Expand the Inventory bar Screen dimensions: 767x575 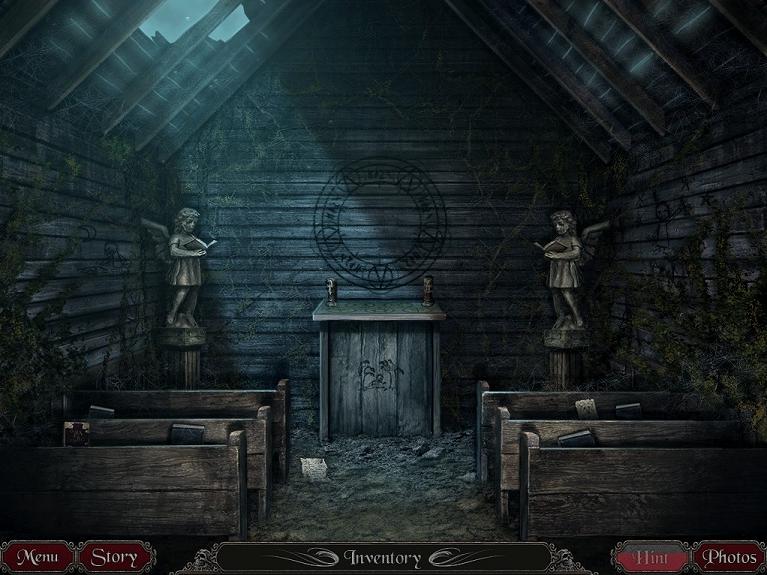[x=383, y=557]
